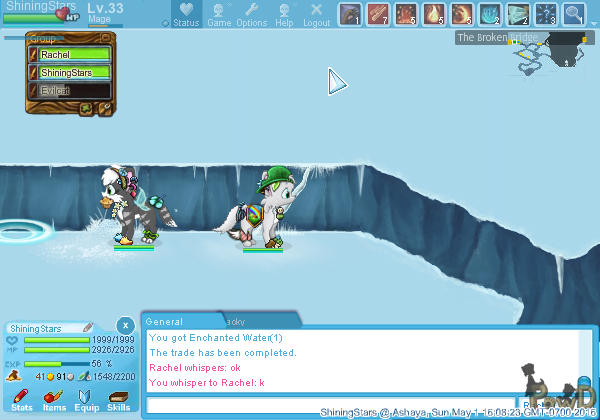This screenshot has width=600, height=420.
Task: Open the Options menu
Action: (x=251, y=14)
